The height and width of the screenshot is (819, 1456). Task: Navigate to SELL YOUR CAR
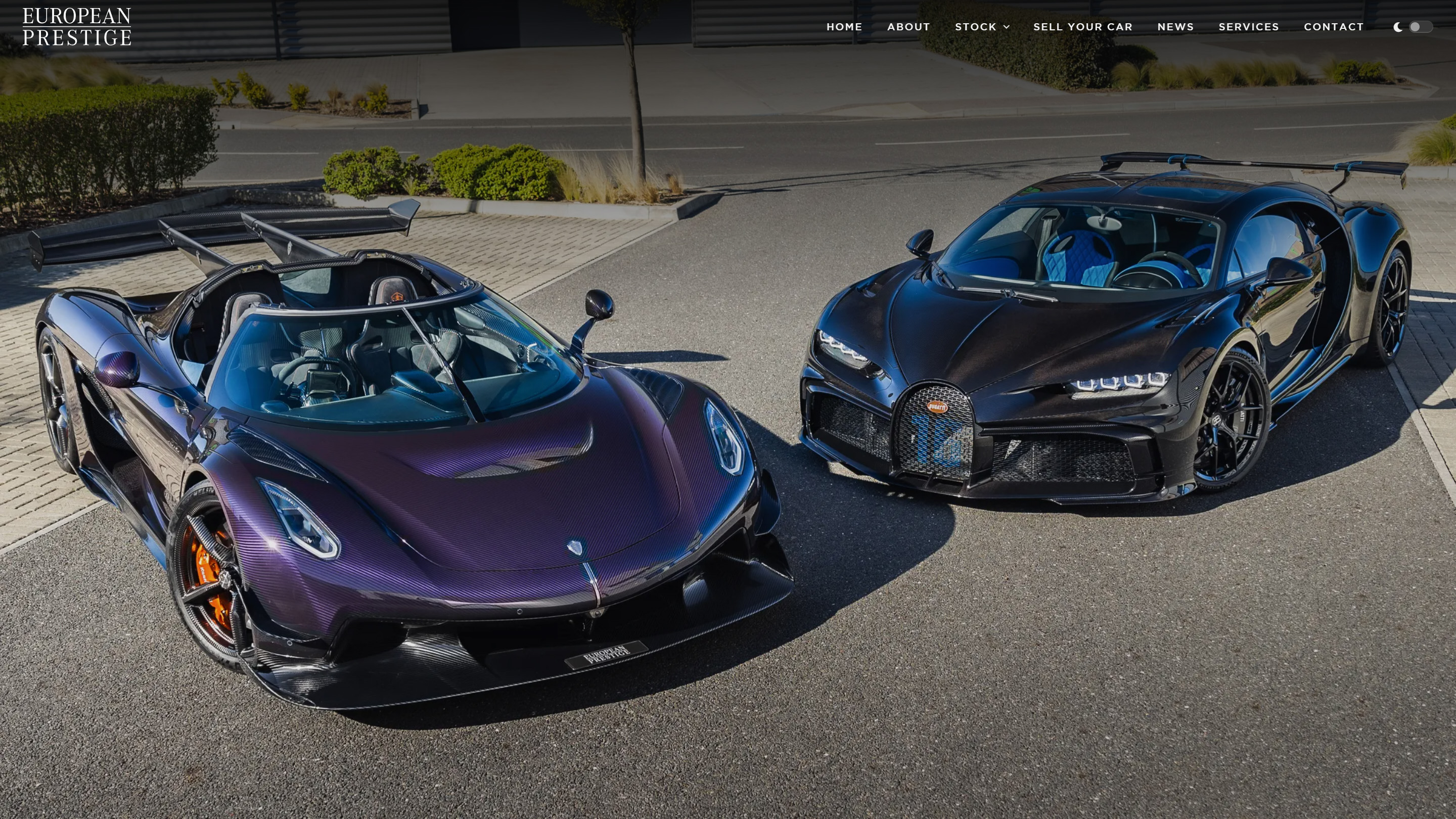pyautogui.click(x=1083, y=27)
